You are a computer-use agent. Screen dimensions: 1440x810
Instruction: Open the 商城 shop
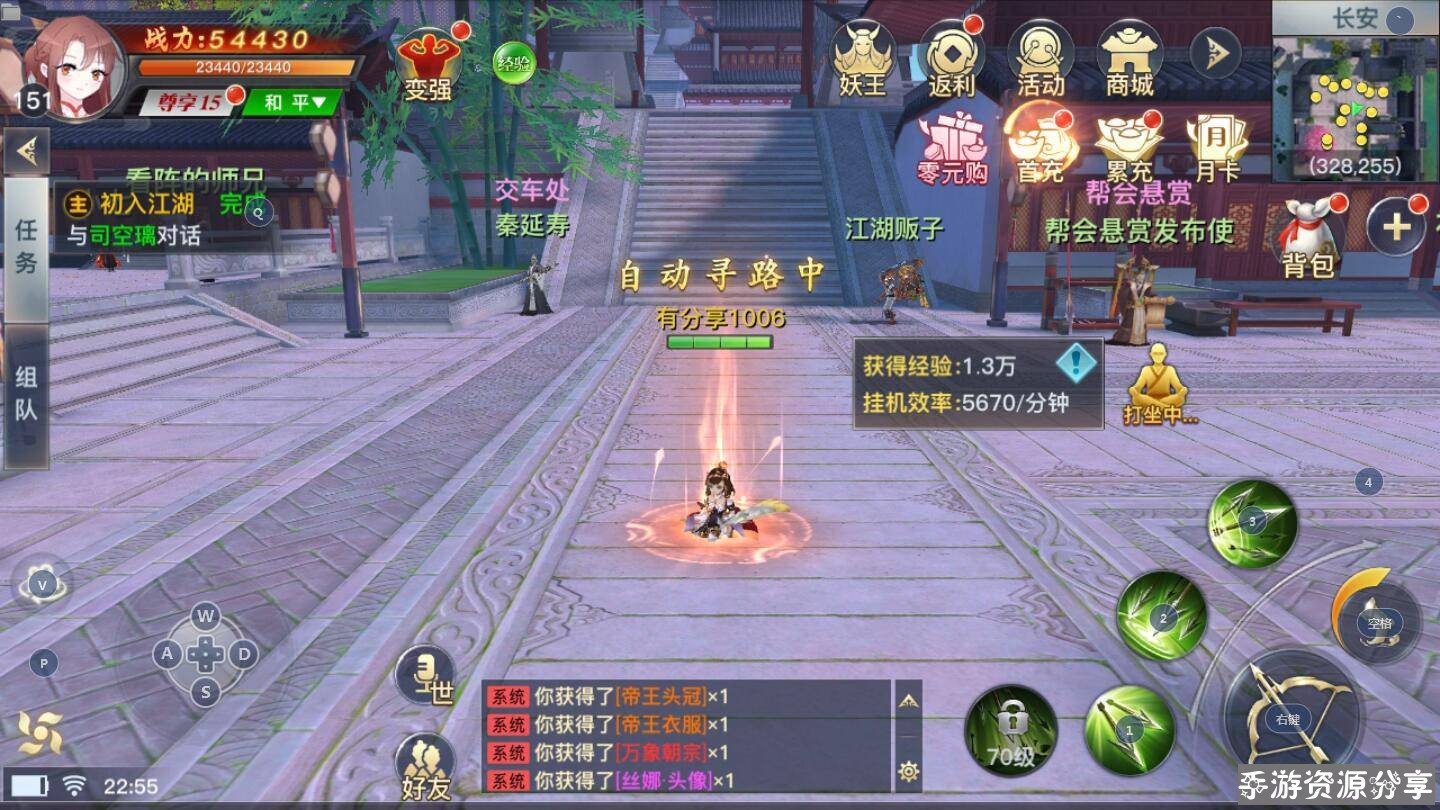(1129, 58)
